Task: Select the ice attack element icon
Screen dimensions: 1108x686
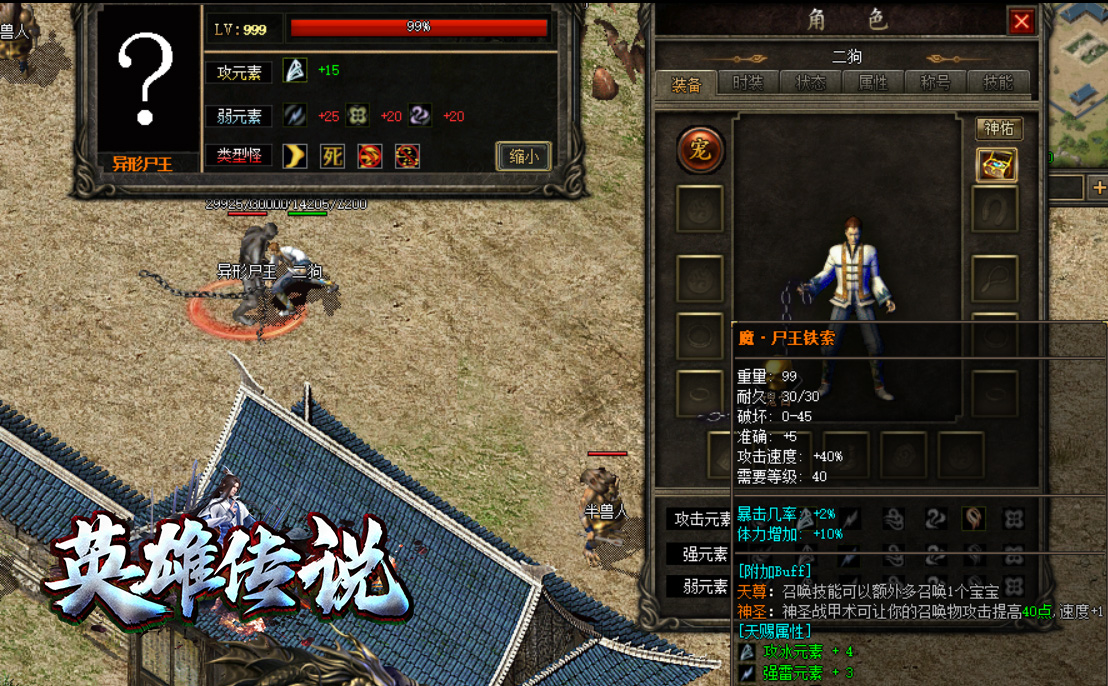Action: click(x=294, y=70)
